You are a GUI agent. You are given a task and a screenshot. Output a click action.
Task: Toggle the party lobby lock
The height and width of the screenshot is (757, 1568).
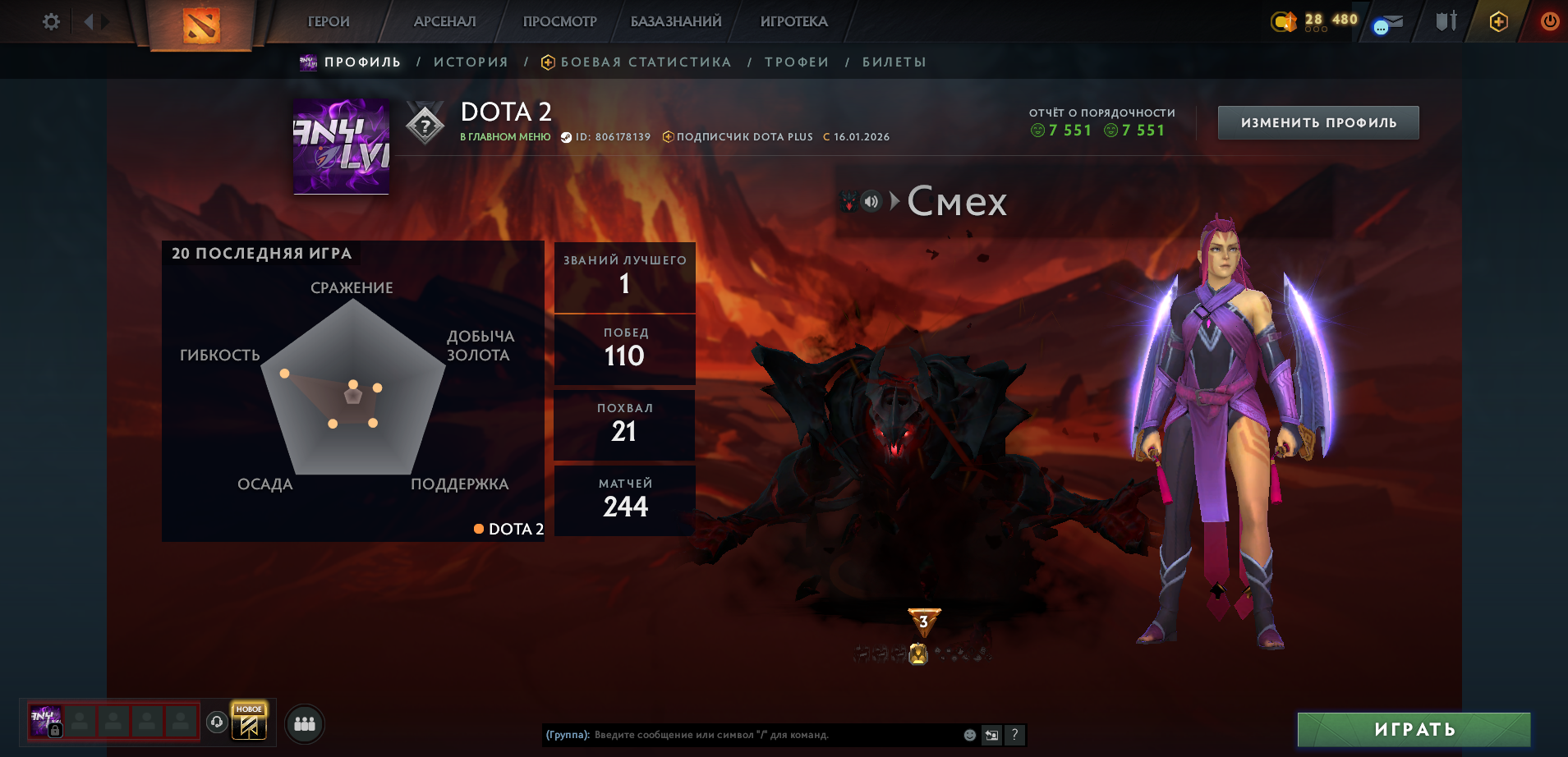(x=55, y=729)
